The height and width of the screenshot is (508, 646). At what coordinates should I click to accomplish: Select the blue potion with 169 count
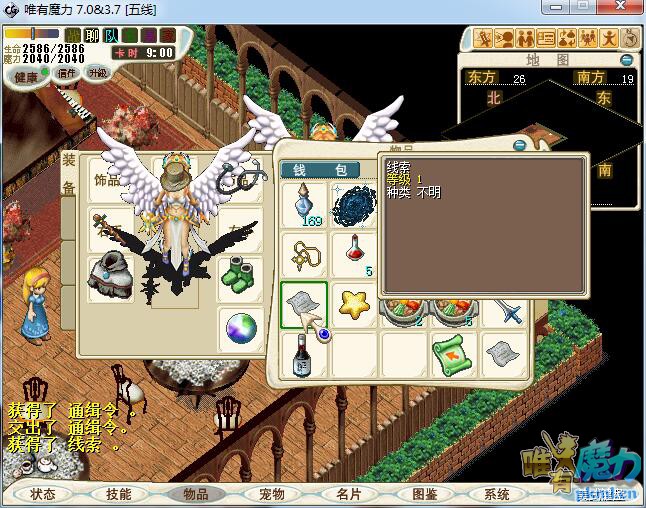pos(304,206)
